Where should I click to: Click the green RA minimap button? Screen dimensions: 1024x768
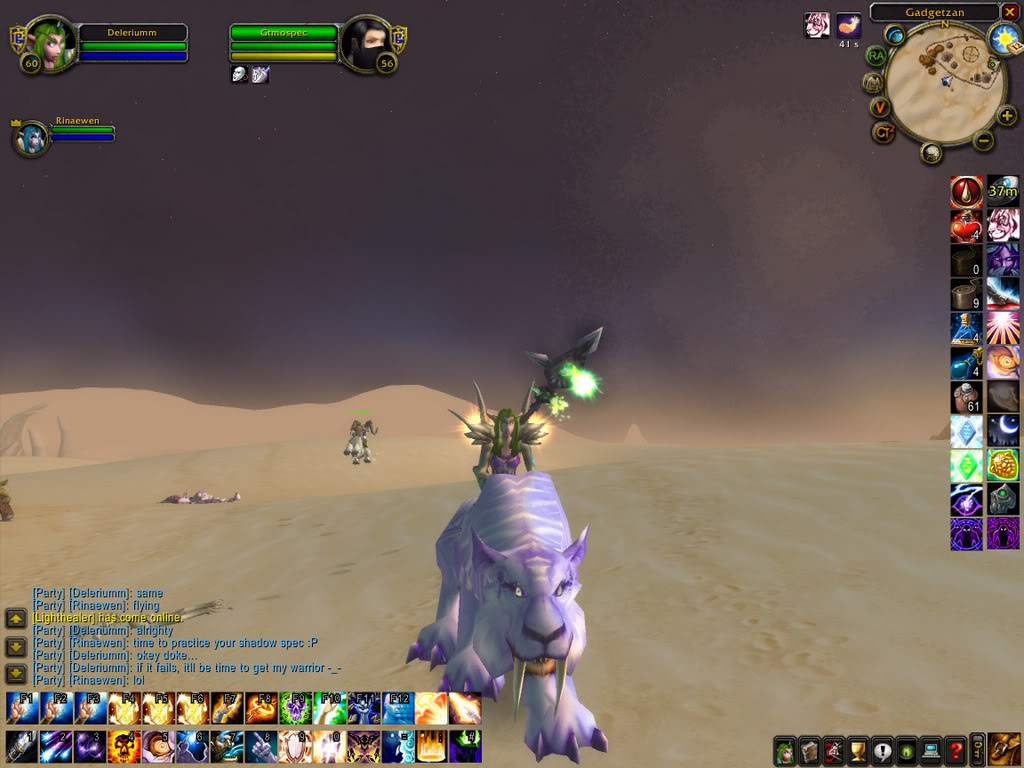[877, 56]
